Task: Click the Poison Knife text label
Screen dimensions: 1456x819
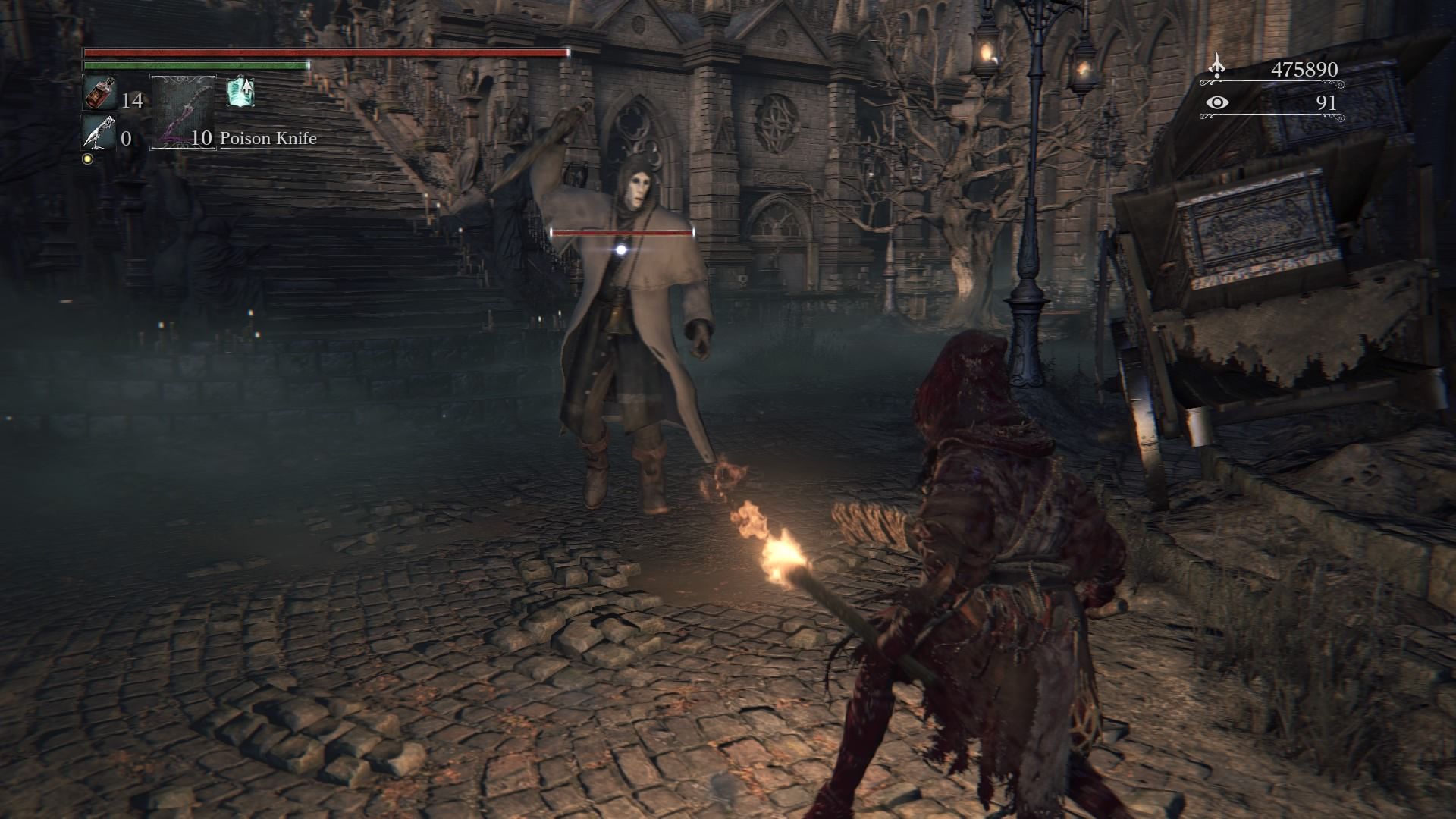Action: coord(267,139)
